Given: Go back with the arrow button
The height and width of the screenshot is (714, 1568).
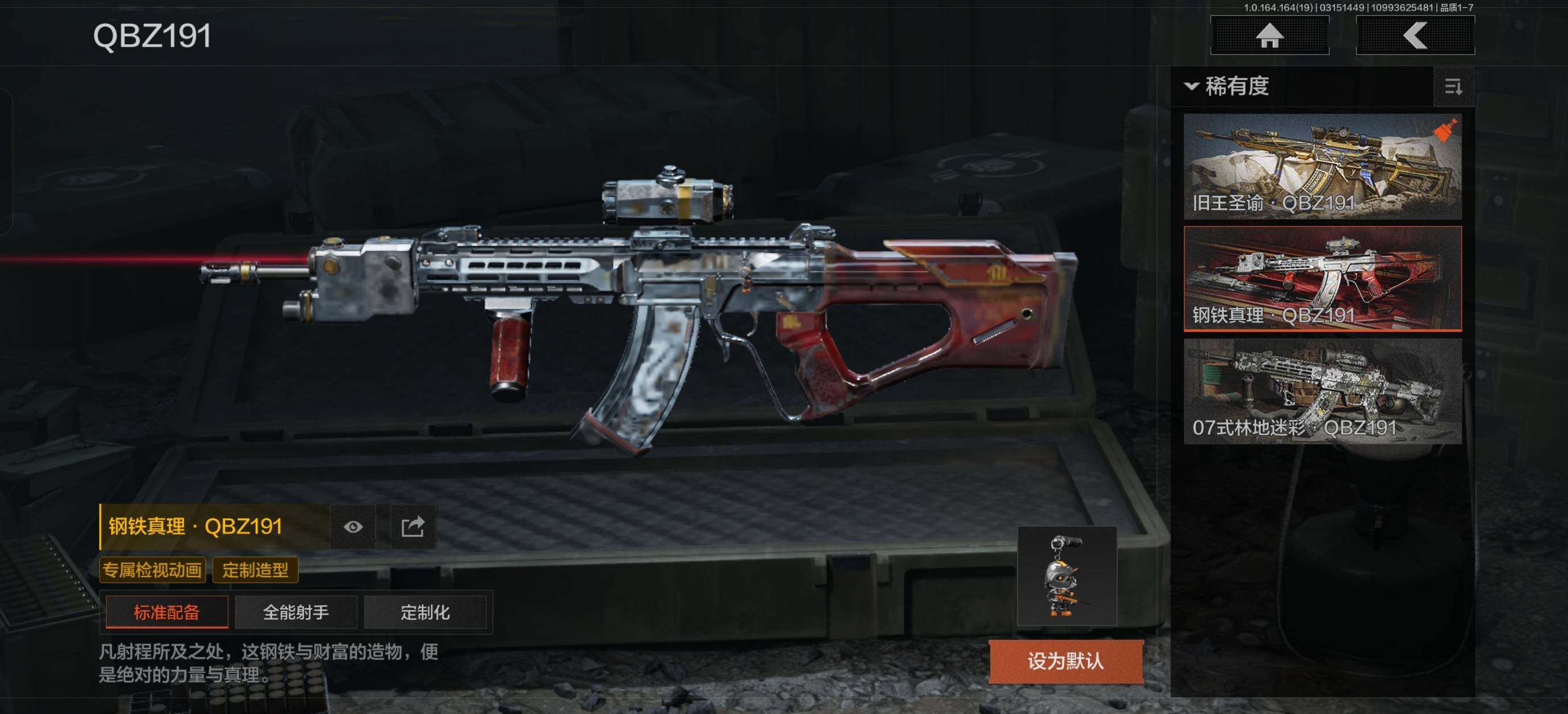Looking at the screenshot, I should pos(1415,35).
